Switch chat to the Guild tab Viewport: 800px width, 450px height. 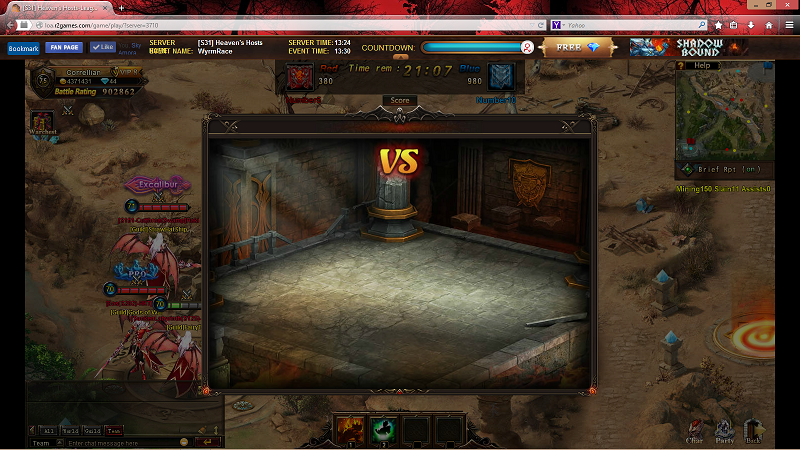pyautogui.click(x=92, y=429)
